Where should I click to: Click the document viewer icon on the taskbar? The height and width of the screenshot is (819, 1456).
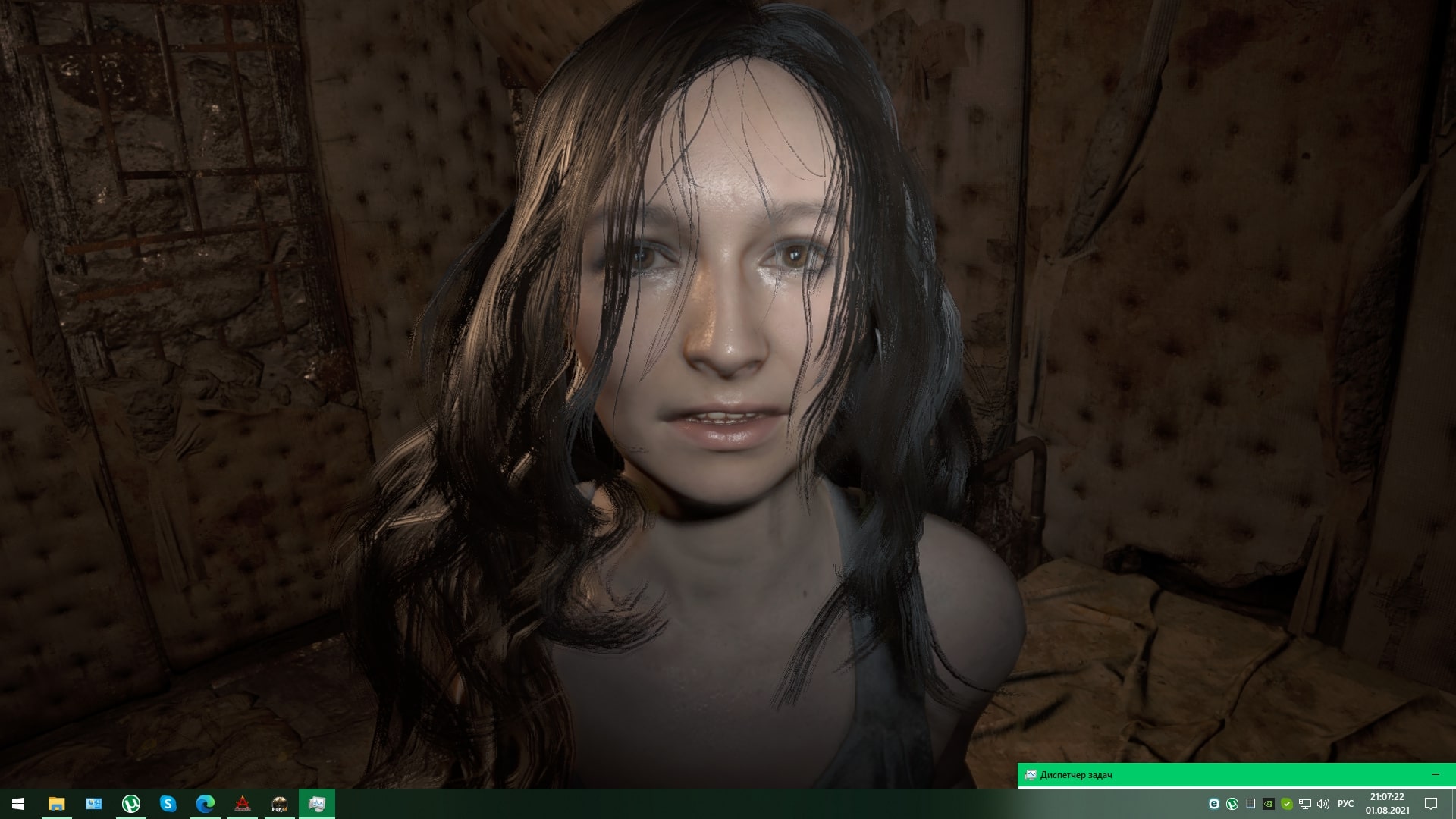click(x=93, y=805)
